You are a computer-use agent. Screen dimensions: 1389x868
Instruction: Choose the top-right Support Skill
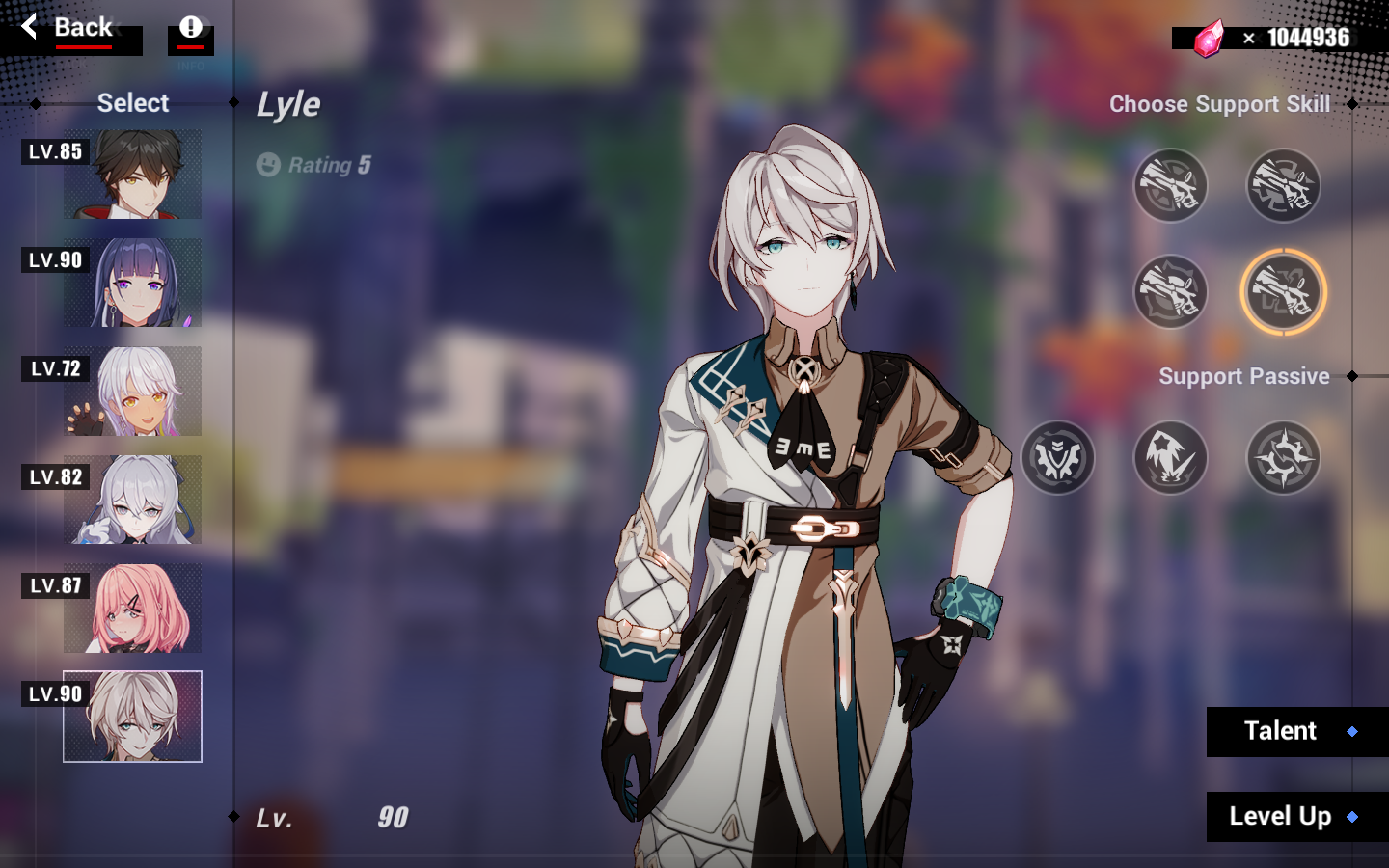pos(1283,186)
